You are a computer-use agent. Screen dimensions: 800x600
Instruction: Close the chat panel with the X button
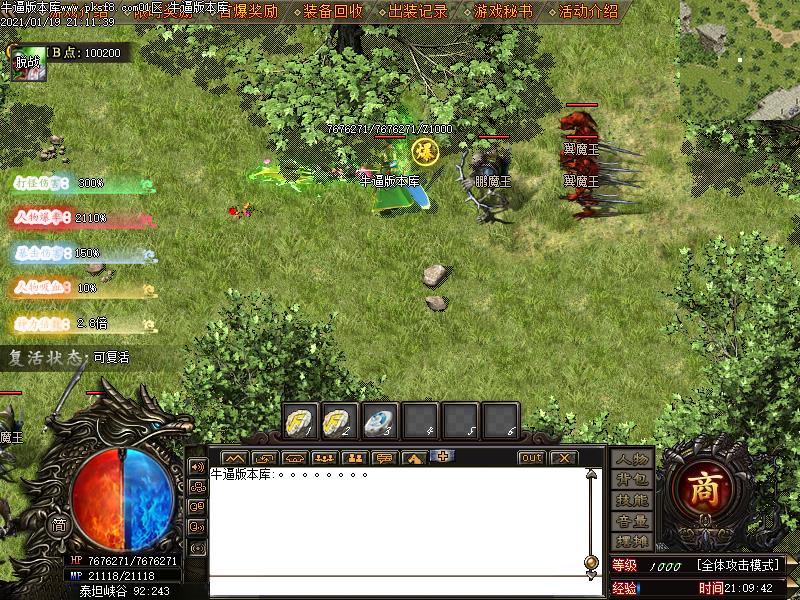tap(563, 458)
